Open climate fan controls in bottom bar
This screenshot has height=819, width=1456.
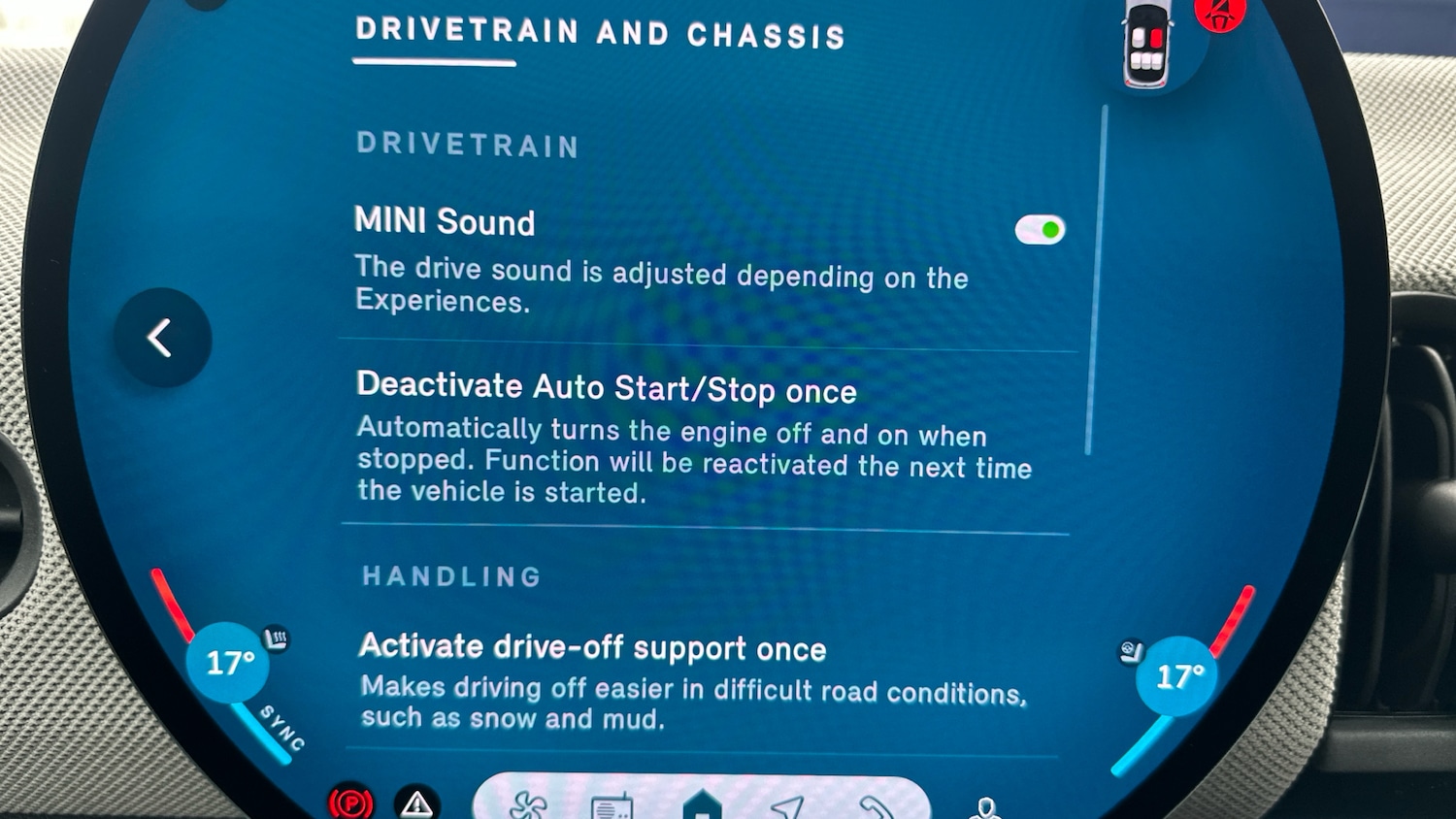point(528,805)
